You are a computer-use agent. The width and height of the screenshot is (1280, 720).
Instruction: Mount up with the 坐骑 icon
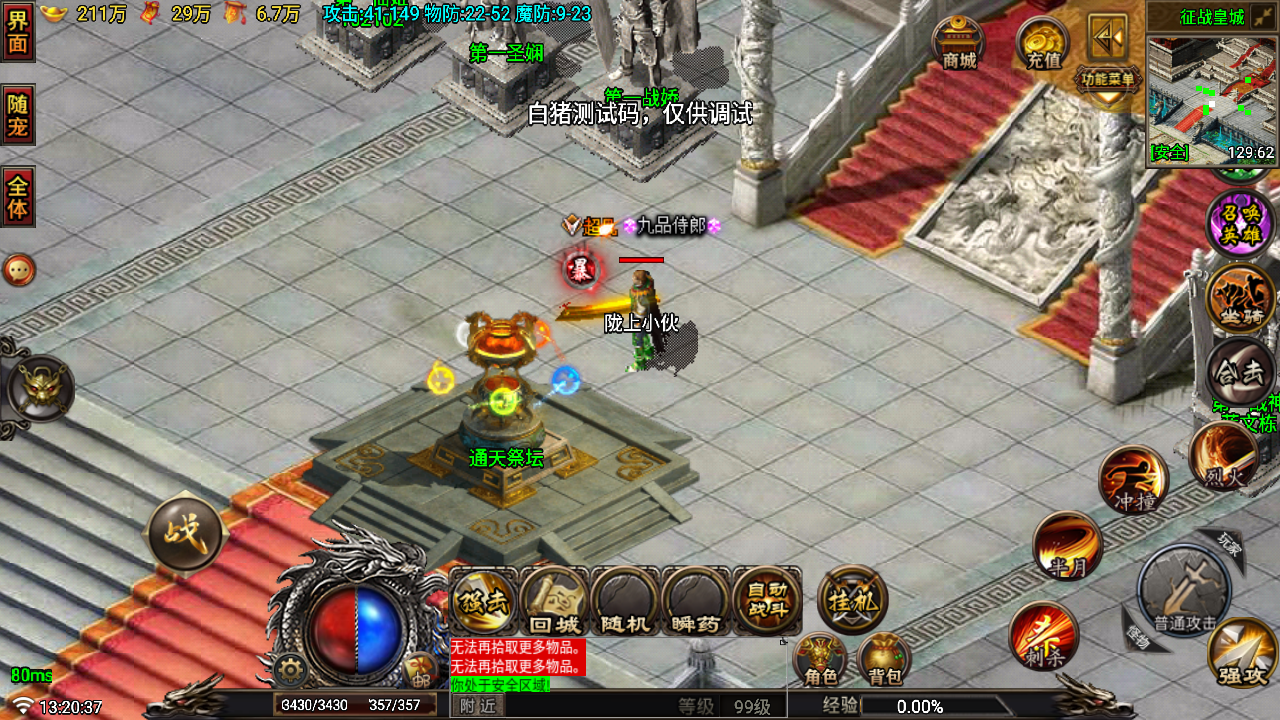coord(1240,298)
